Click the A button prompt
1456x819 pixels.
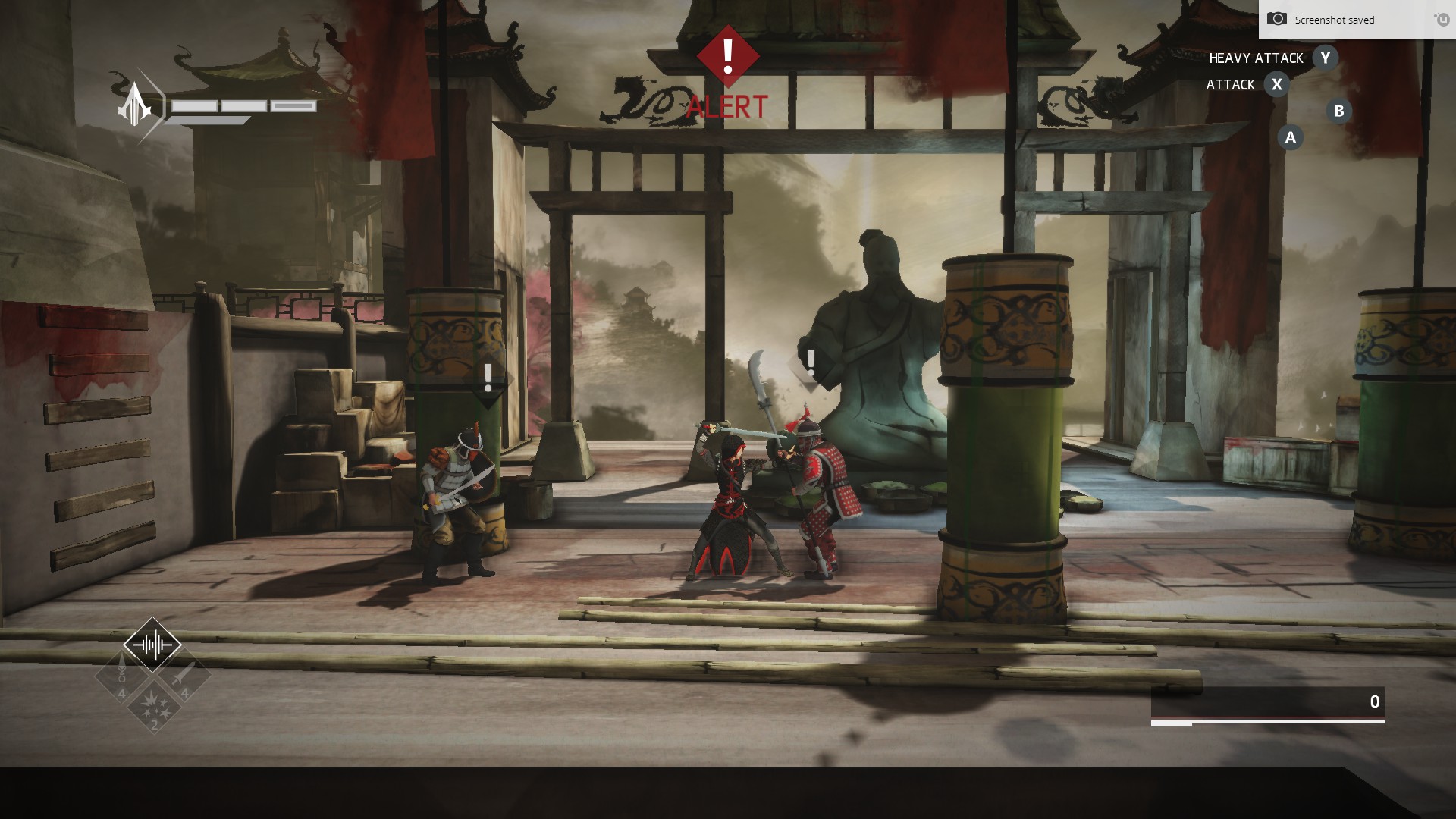1289,137
